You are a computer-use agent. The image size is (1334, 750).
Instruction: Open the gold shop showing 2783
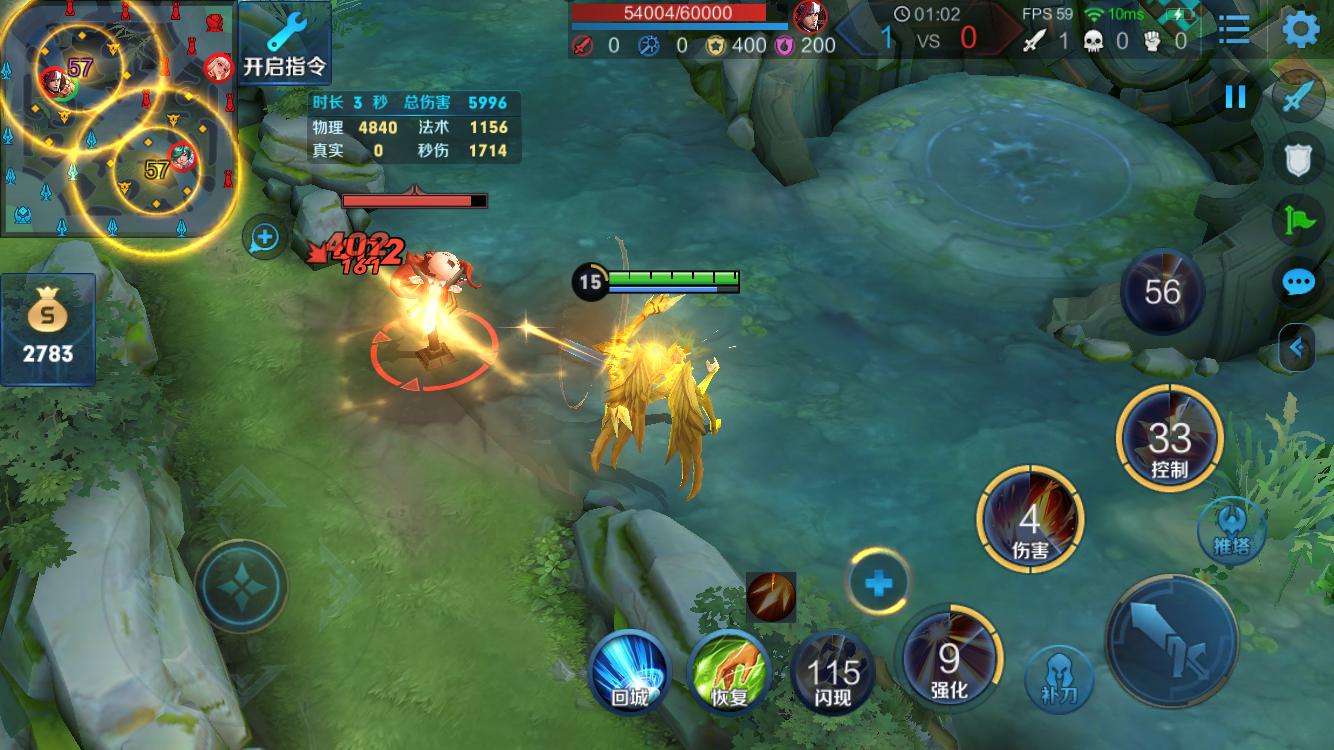(48, 329)
